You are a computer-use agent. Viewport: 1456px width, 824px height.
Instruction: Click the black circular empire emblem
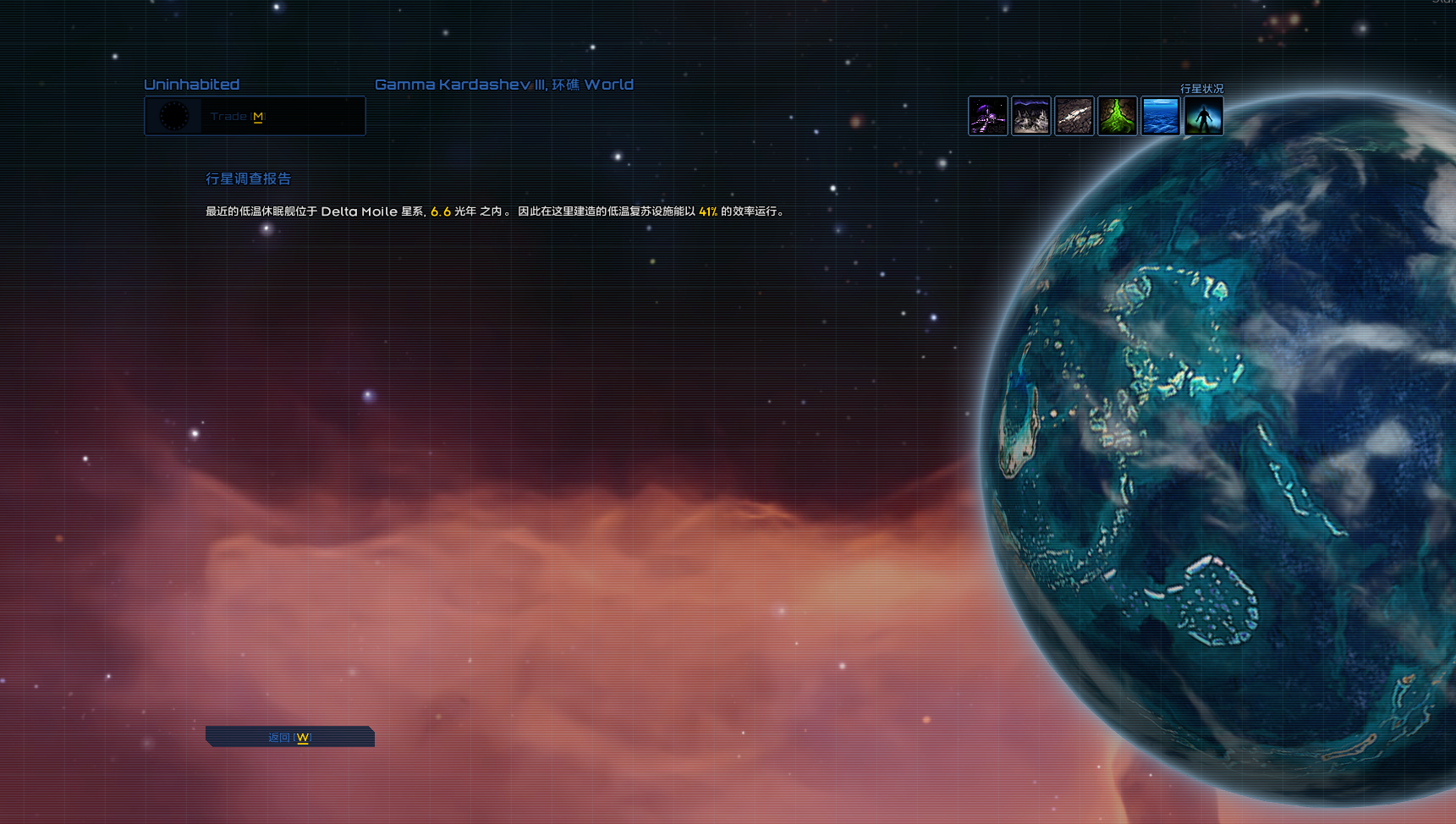tap(174, 116)
